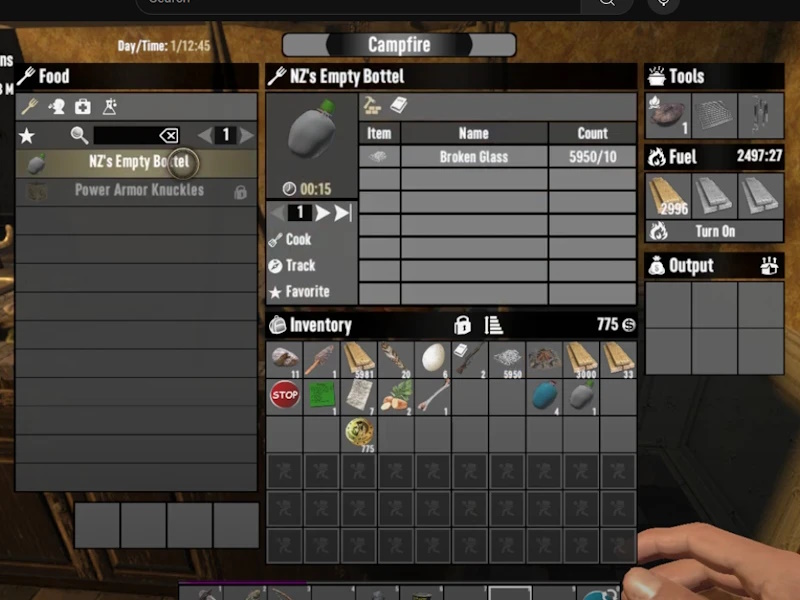Choose the Power Armor Knuckles recipe row
800x600 pixels.
click(x=138, y=191)
